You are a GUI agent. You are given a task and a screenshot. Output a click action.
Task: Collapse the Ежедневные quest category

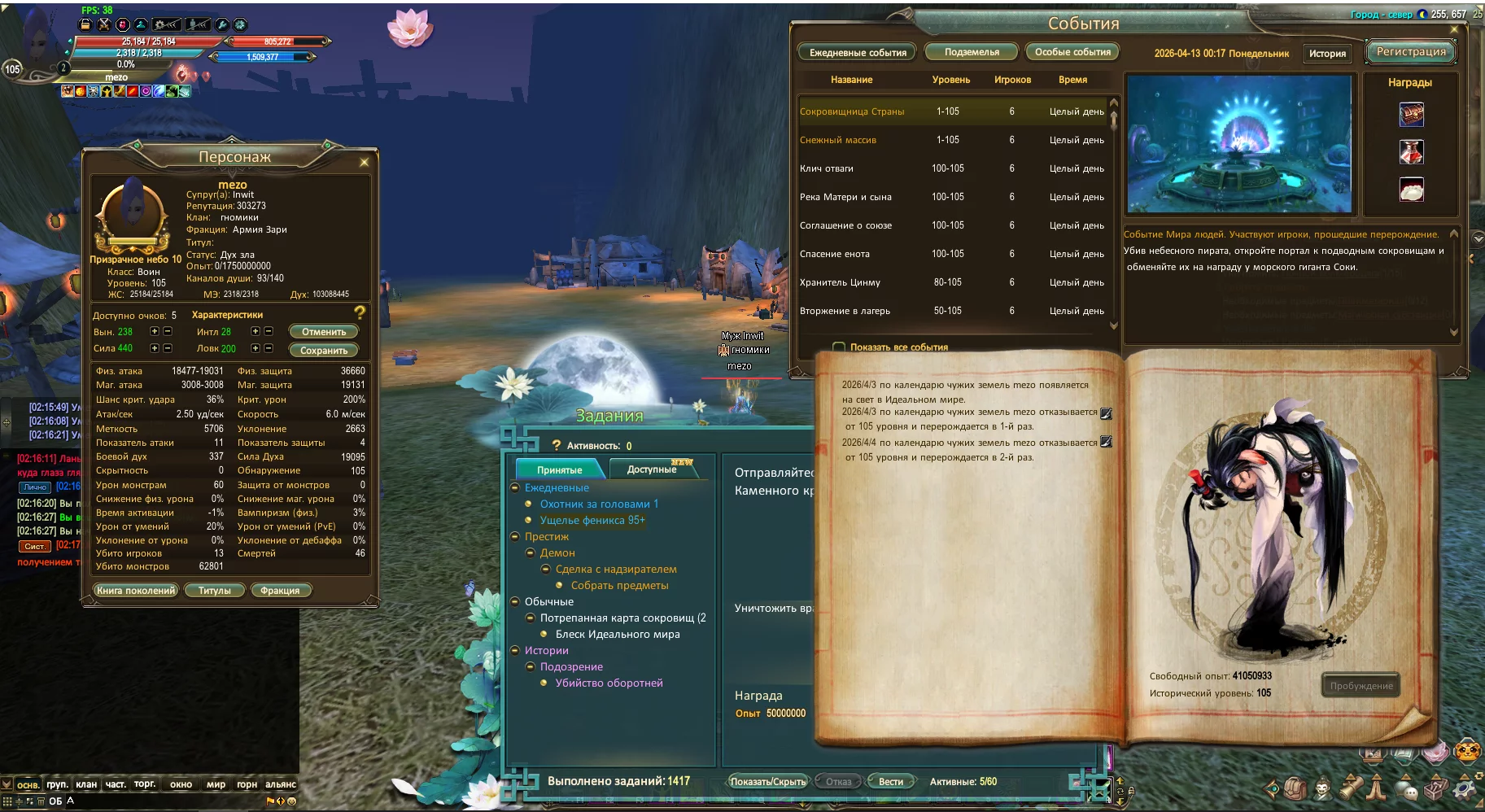point(515,488)
